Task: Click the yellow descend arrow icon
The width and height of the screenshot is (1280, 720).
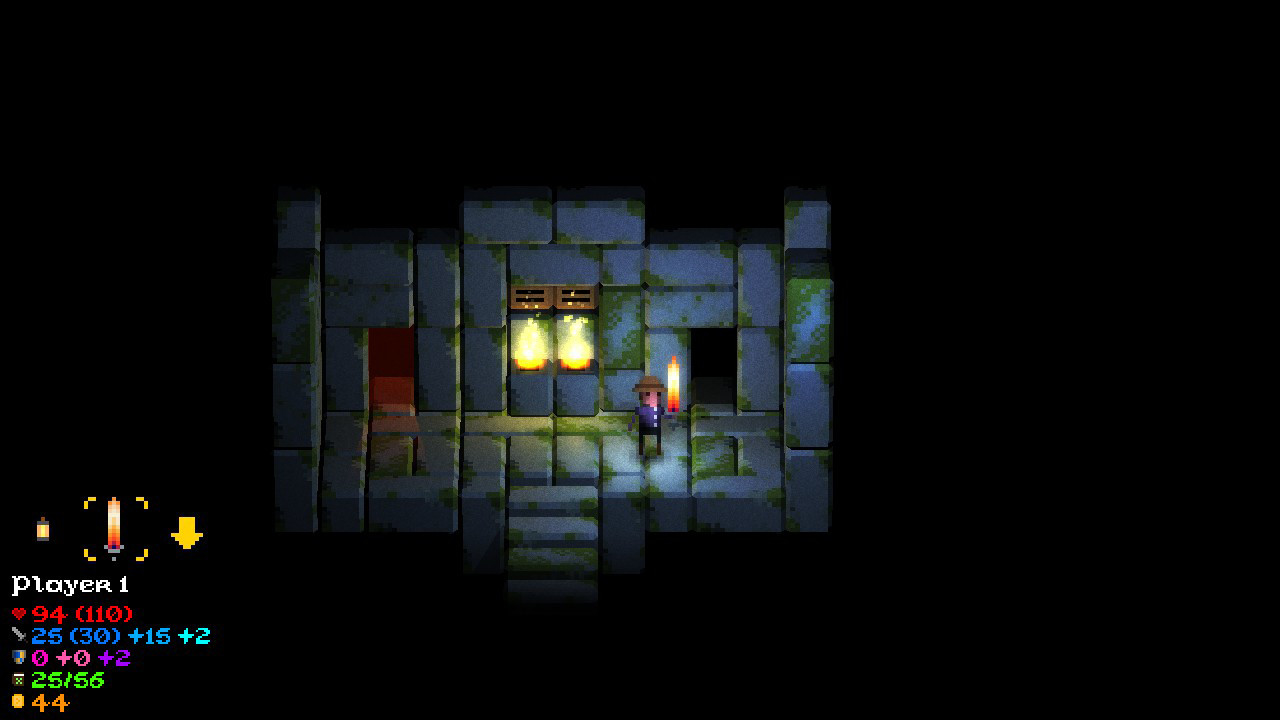Action: click(x=188, y=533)
